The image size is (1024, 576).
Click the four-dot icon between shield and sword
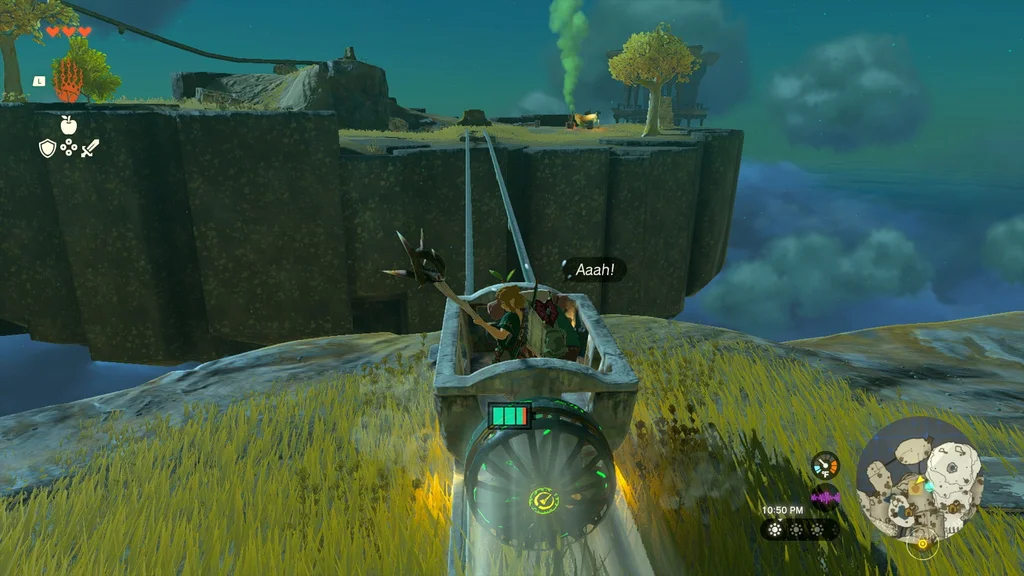69,148
